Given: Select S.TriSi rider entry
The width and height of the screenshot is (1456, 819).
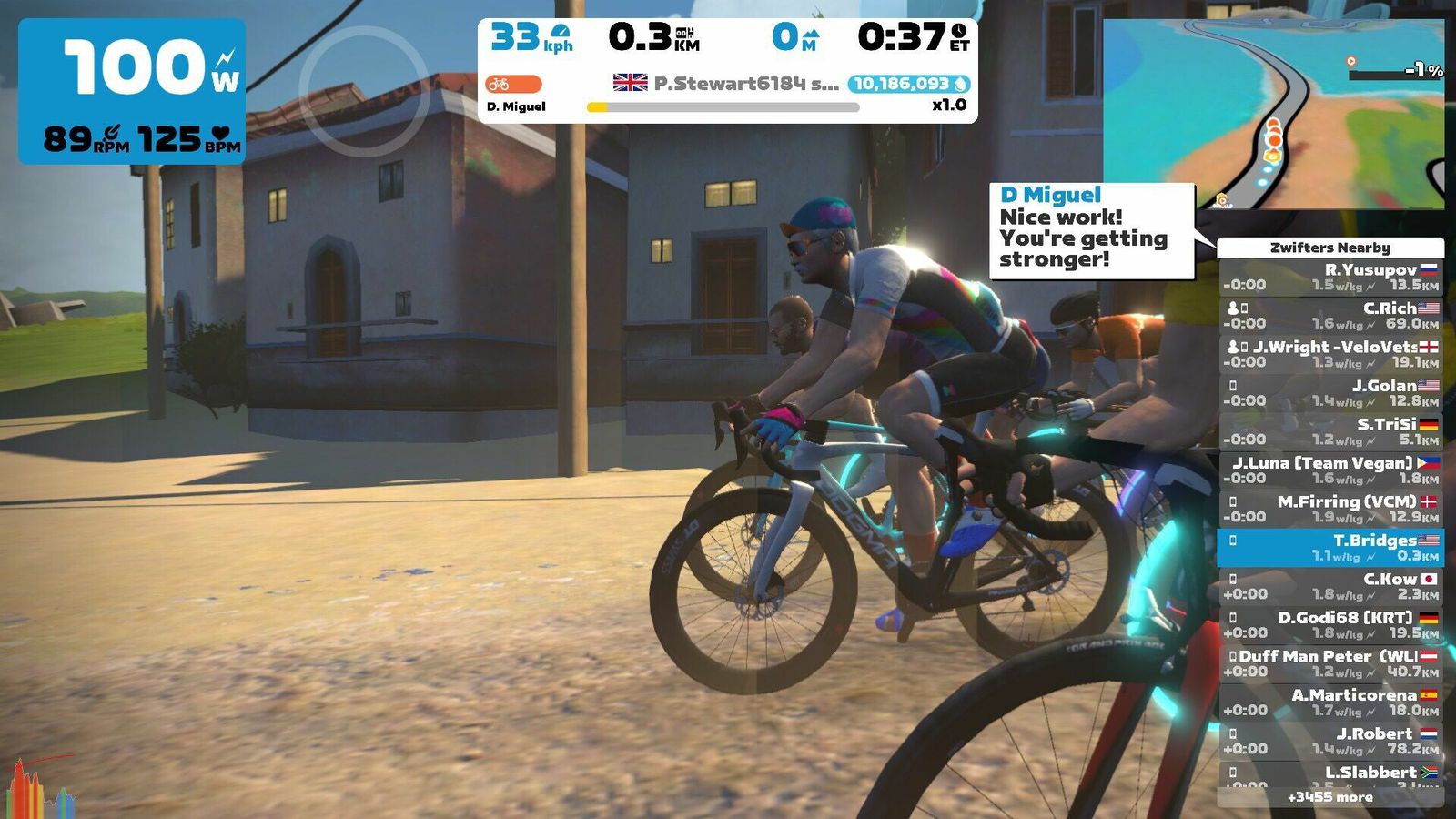Looking at the screenshot, I should coord(1330,431).
